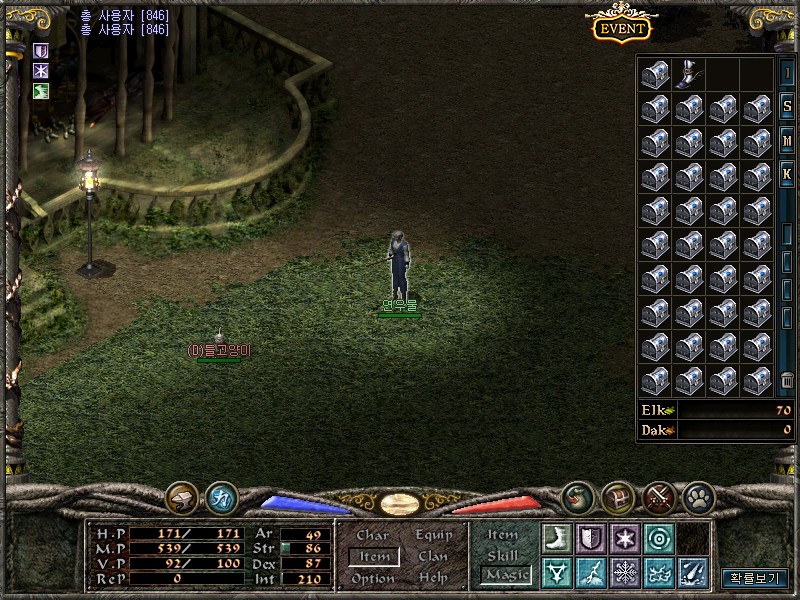This screenshot has width=800, height=600.
Task: Open the Clan menu
Action: click(x=433, y=557)
